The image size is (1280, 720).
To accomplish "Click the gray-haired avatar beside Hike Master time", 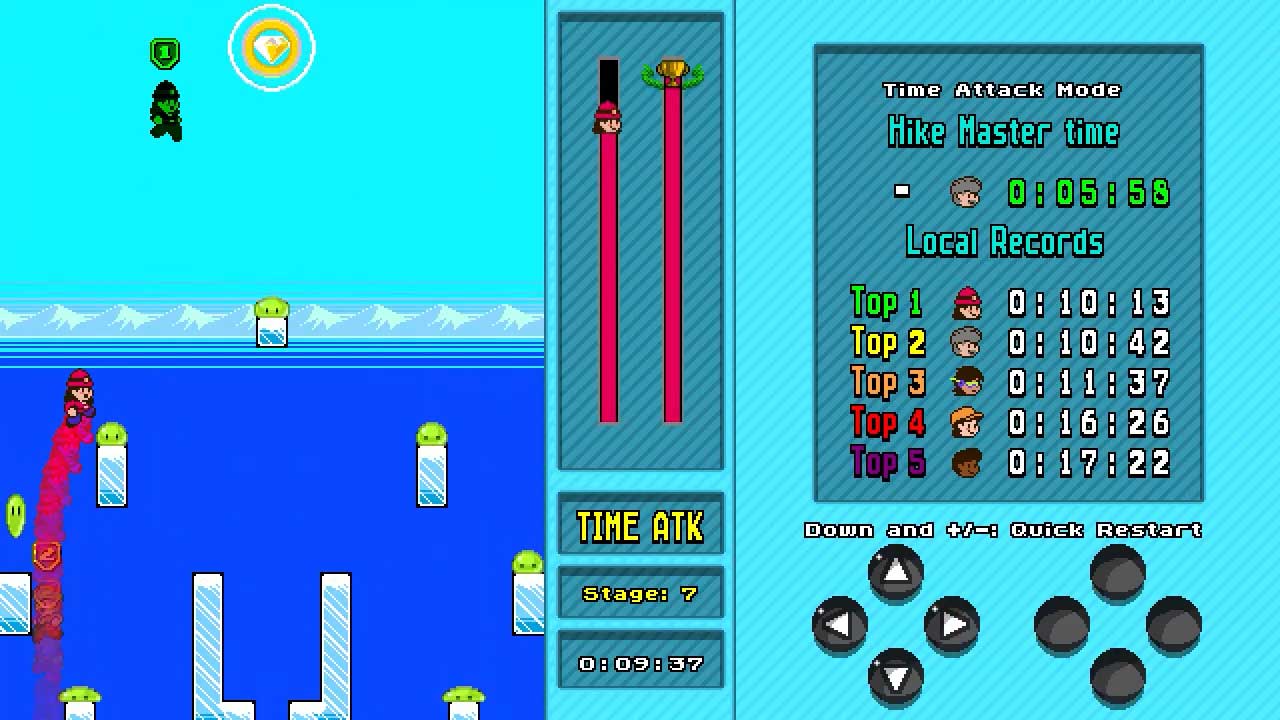I will tap(965, 191).
